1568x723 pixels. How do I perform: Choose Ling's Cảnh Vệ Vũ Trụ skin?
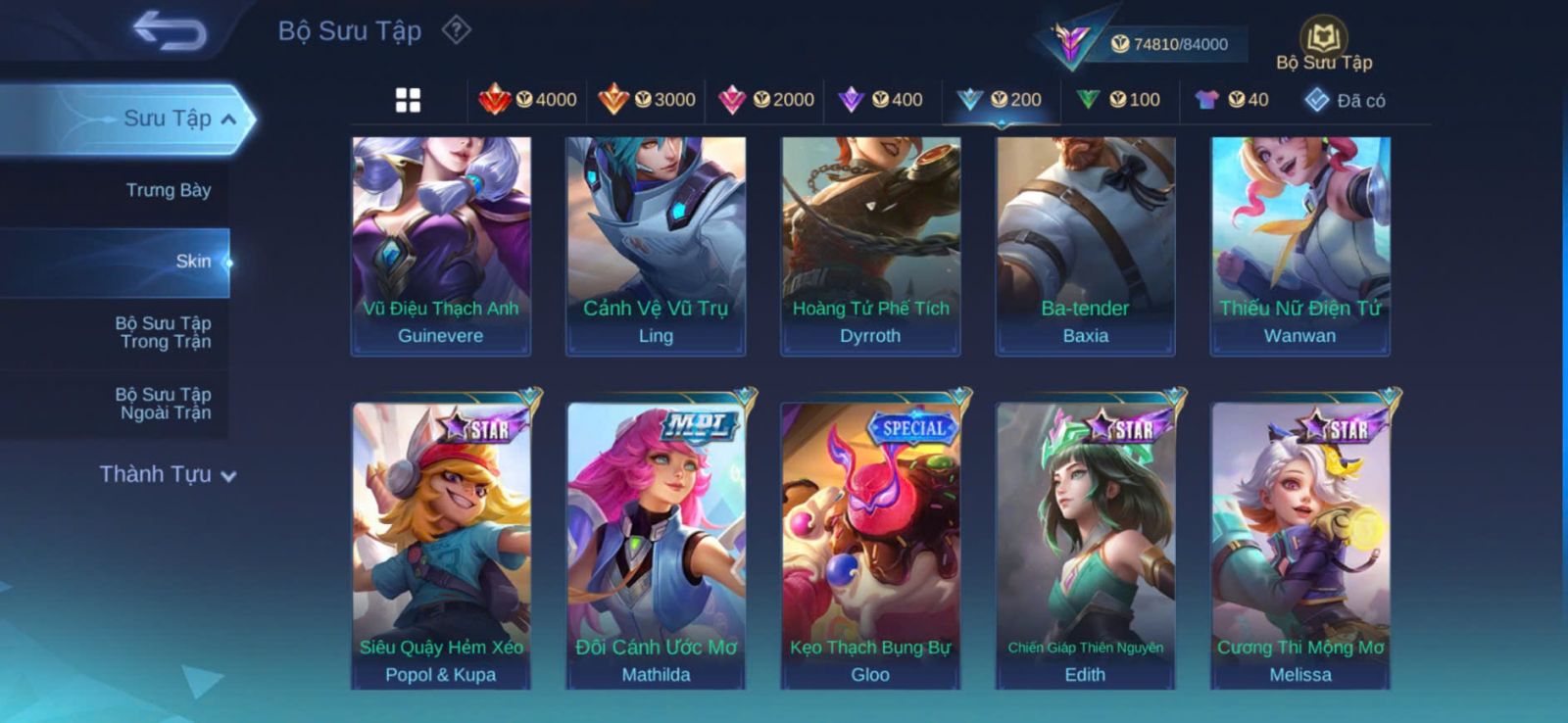pos(656,245)
